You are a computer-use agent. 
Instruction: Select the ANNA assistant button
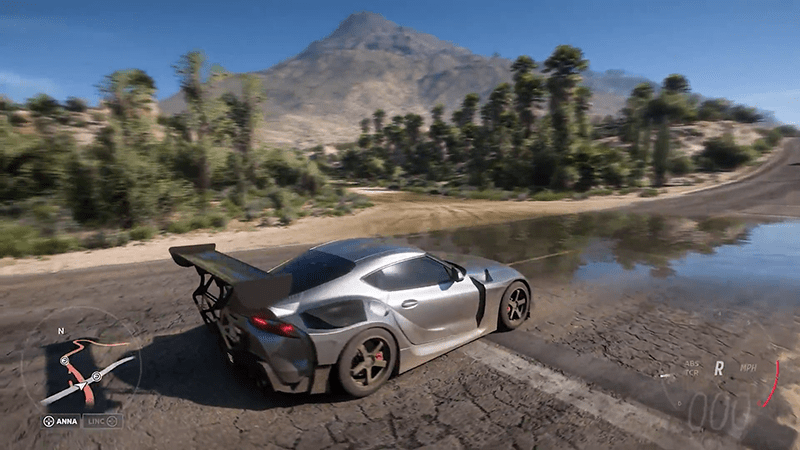click(x=61, y=421)
